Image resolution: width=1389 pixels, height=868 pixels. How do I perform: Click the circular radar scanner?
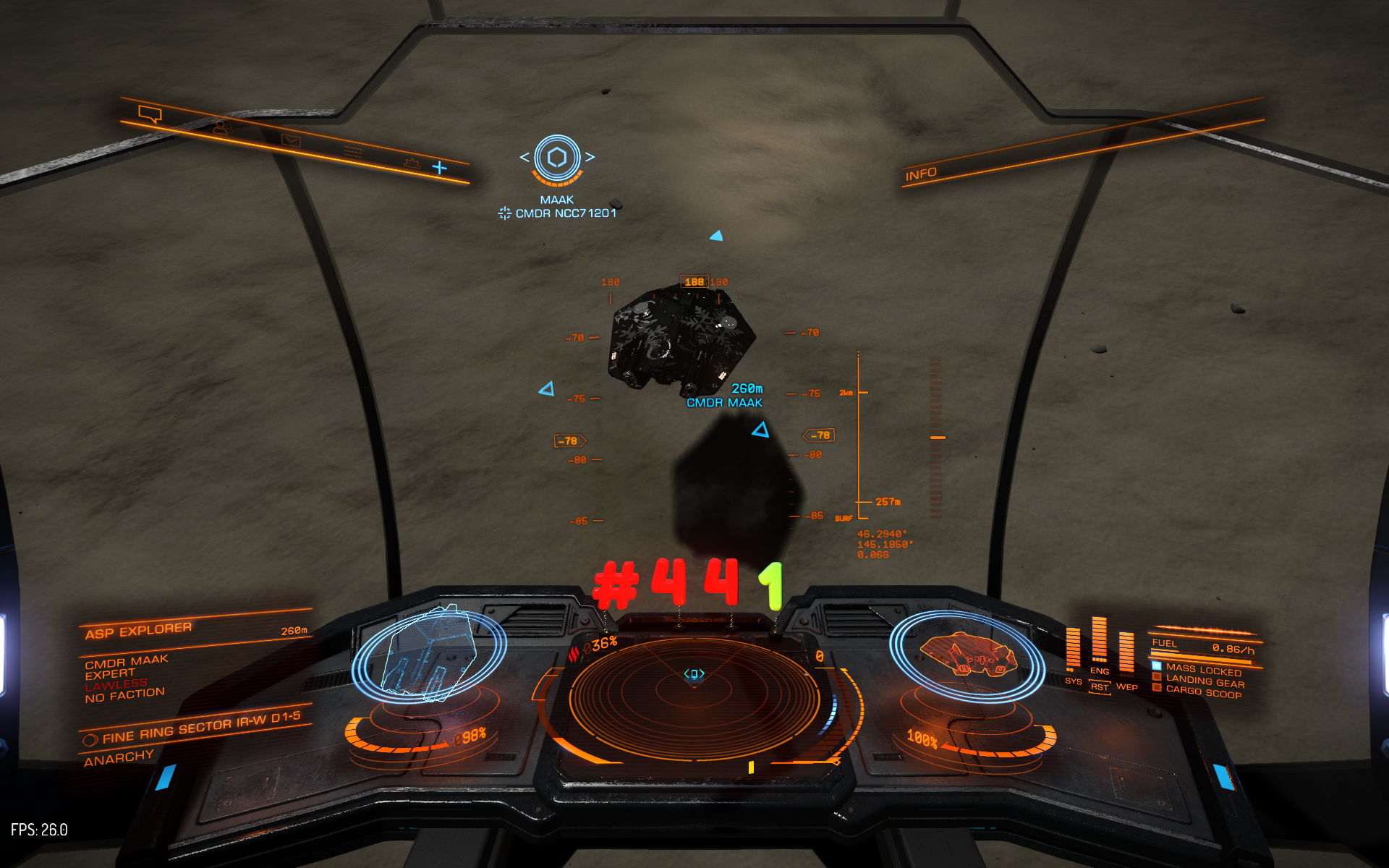pyautogui.click(x=694, y=697)
